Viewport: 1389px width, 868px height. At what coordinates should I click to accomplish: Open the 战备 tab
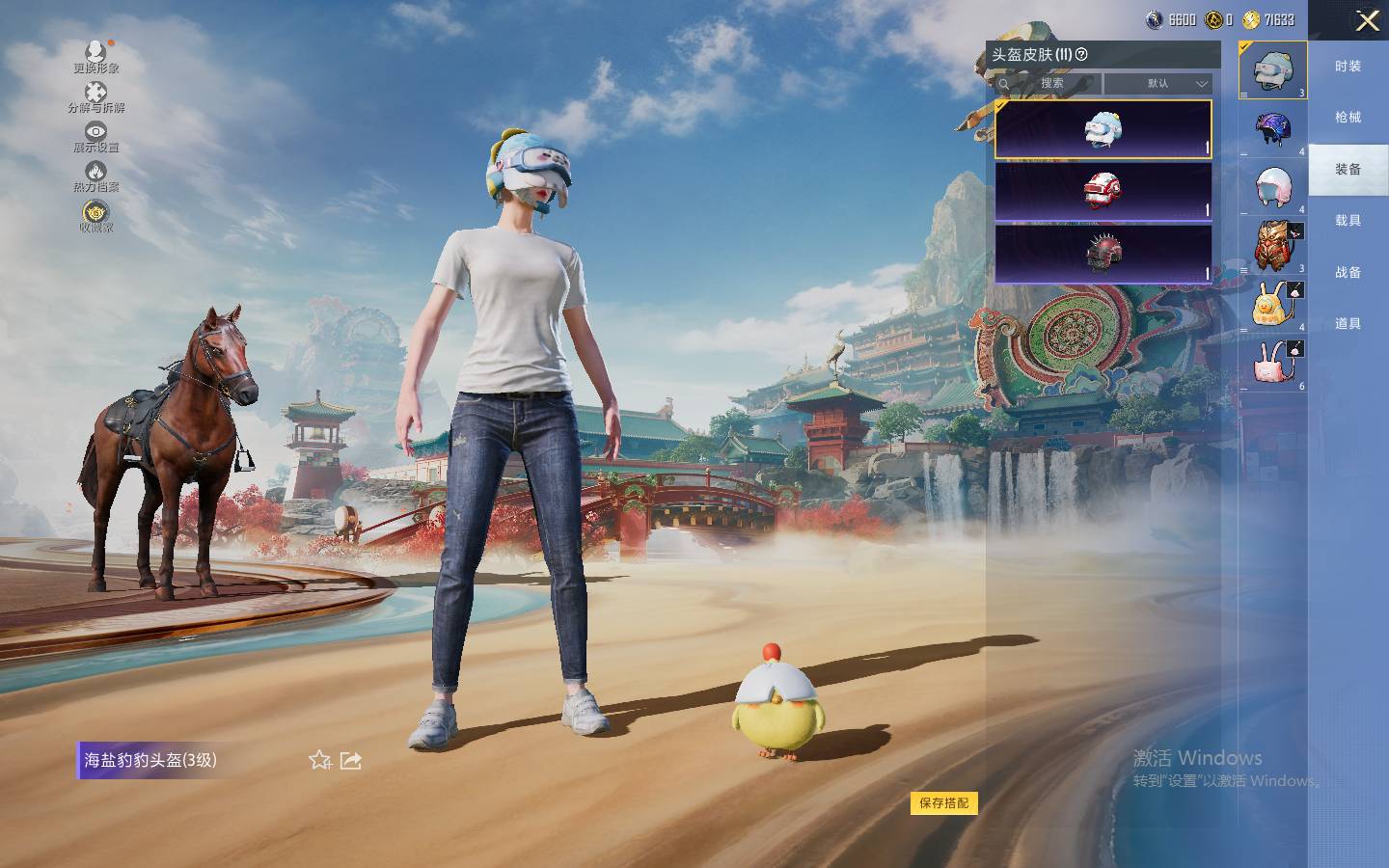click(x=1348, y=273)
